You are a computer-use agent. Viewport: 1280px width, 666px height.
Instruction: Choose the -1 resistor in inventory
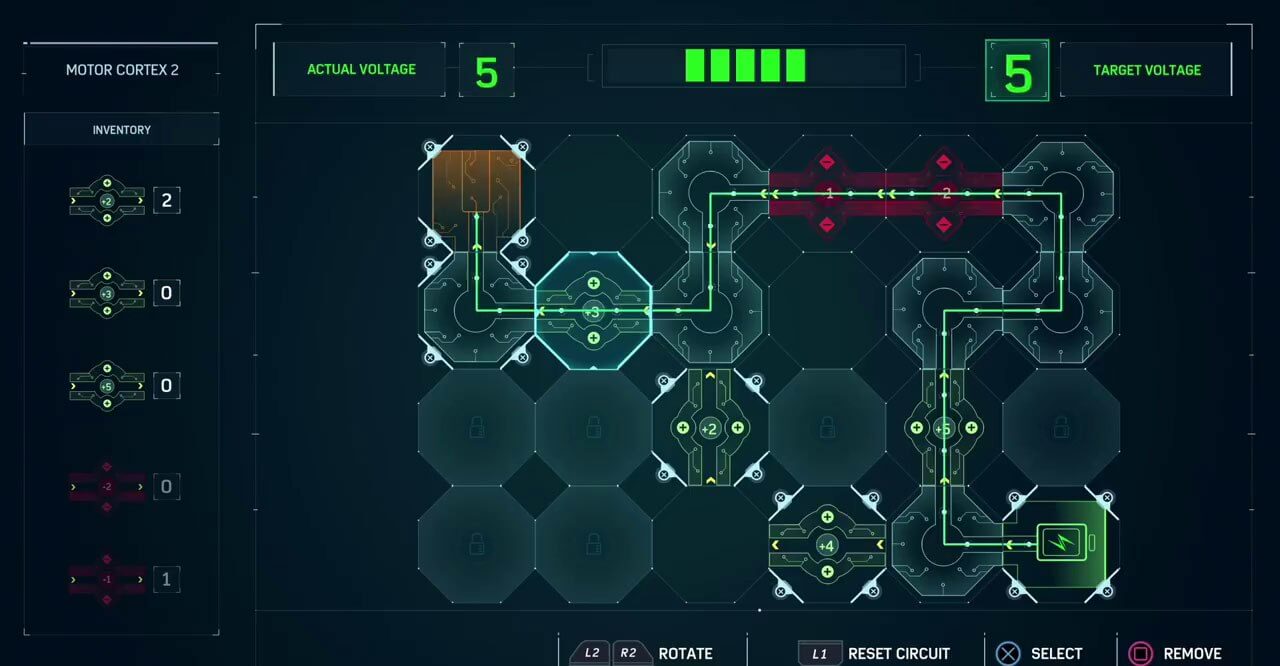click(x=107, y=579)
